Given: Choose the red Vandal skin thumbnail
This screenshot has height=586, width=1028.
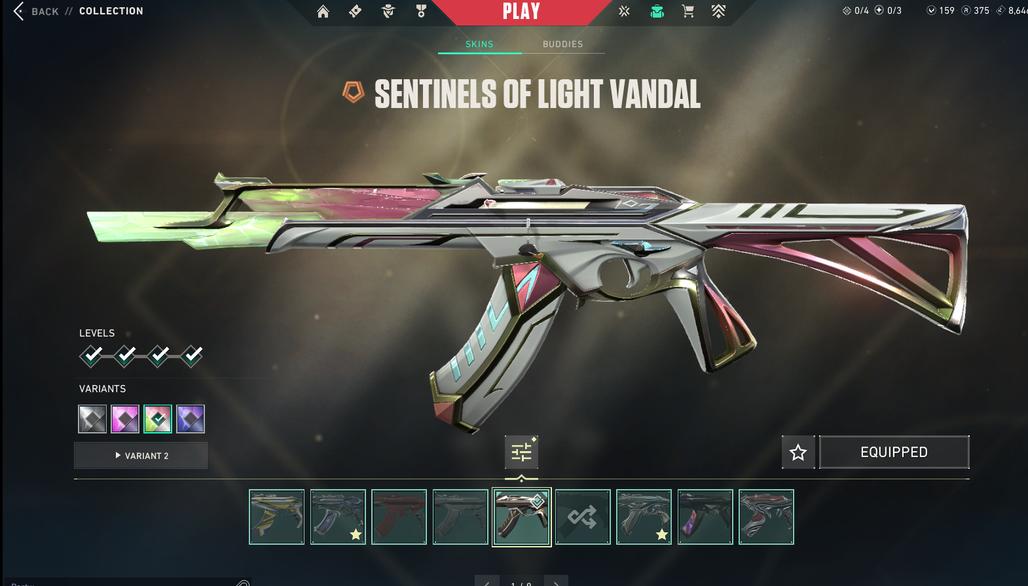Looking at the screenshot, I should coord(399,517).
